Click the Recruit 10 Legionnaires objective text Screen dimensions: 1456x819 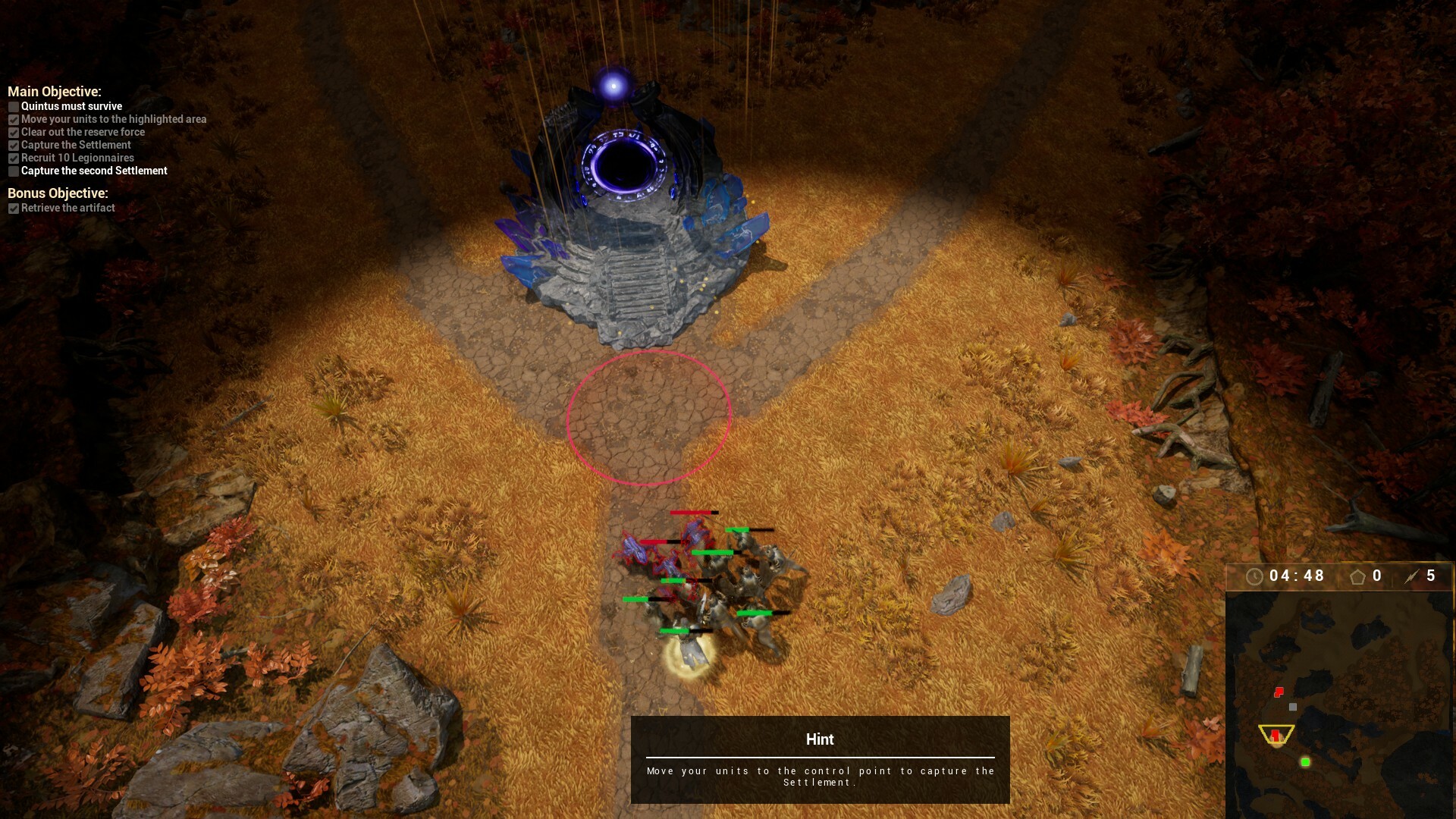click(78, 158)
